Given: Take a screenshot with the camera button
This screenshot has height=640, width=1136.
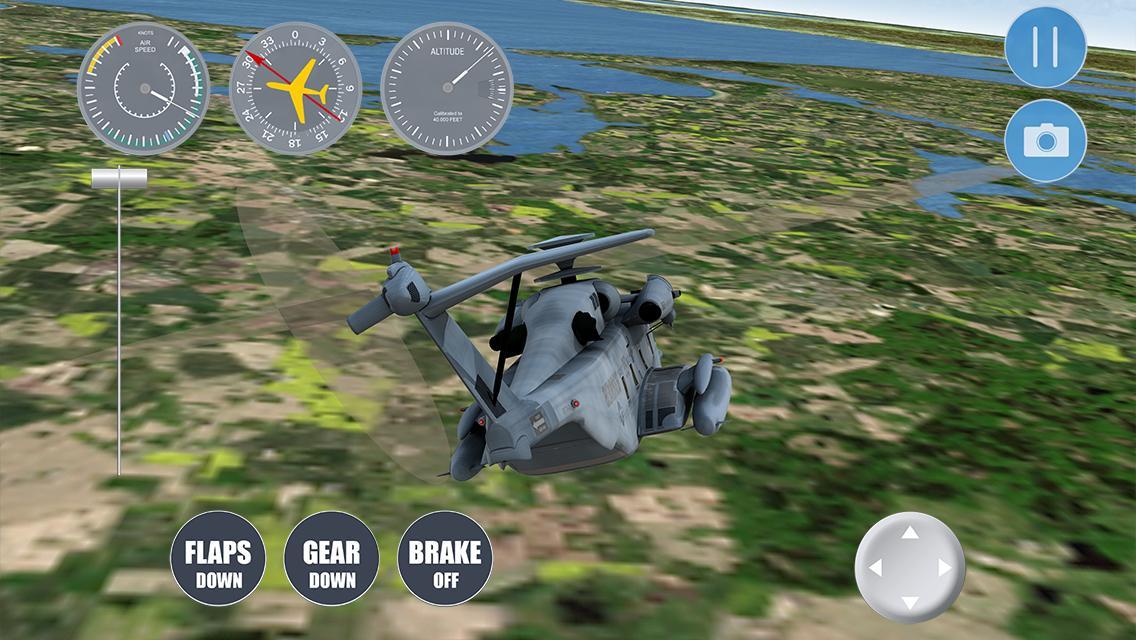Looking at the screenshot, I should tap(1045, 140).
